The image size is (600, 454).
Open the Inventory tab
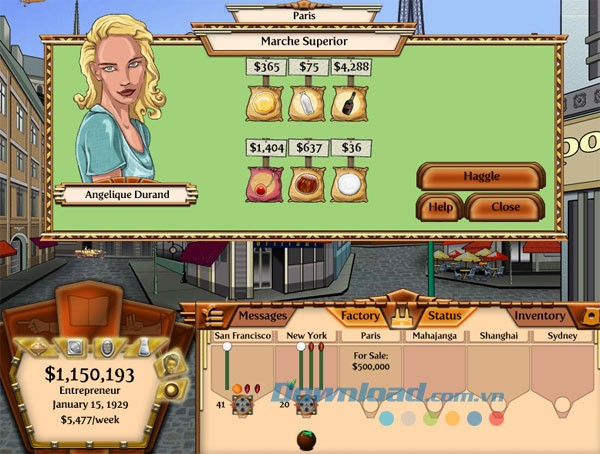point(540,316)
